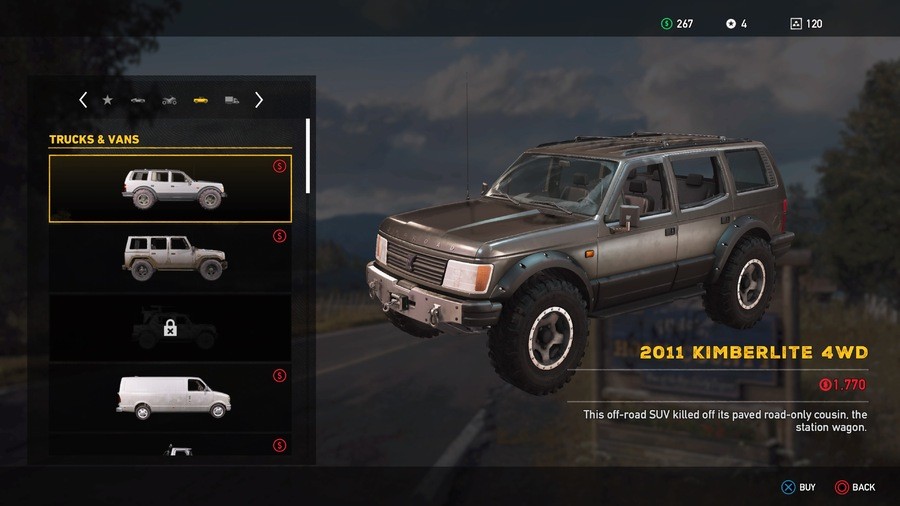Show the motorcycle category tab
The height and width of the screenshot is (506, 900).
point(169,100)
